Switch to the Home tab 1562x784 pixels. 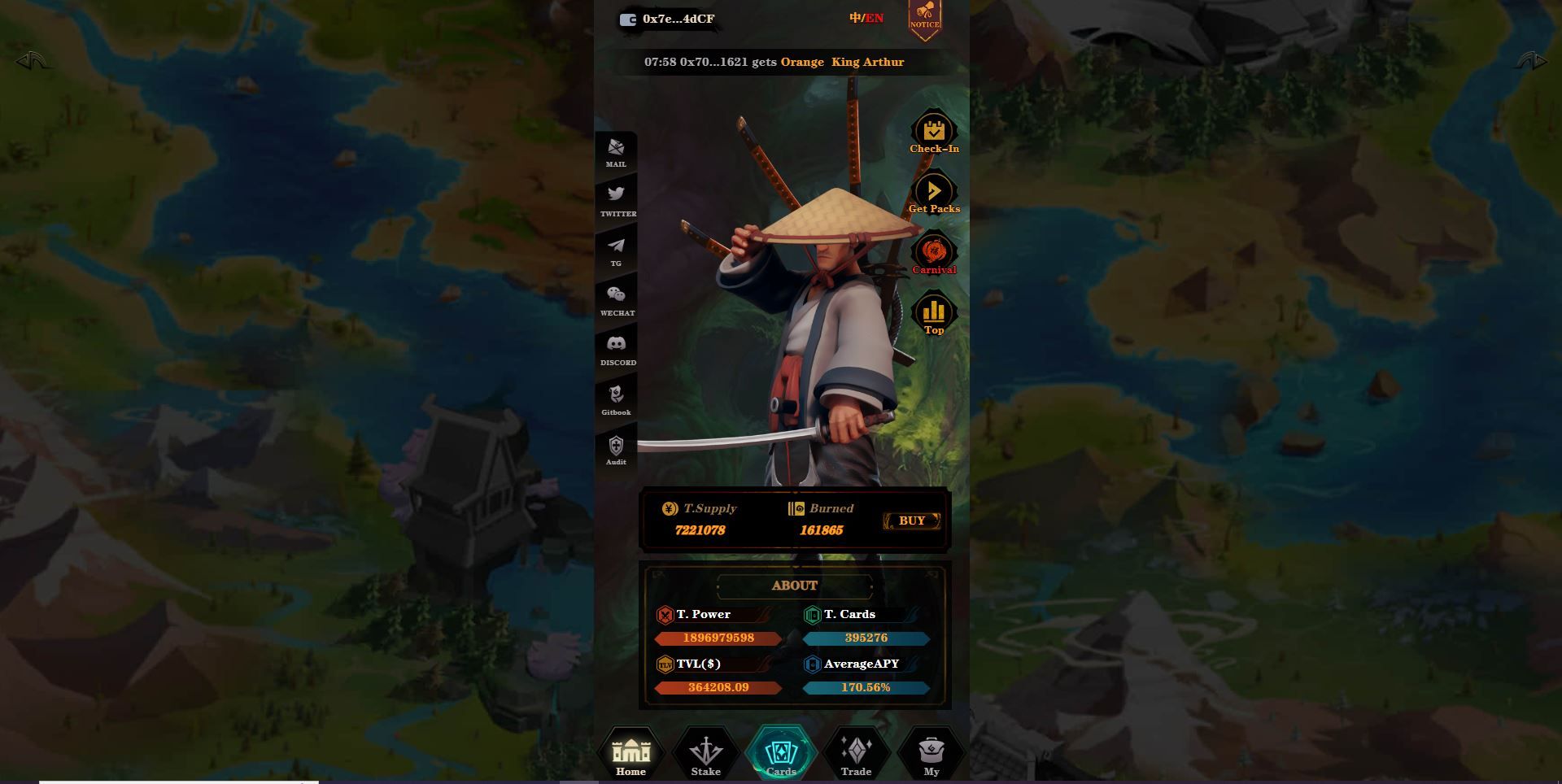point(630,753)
